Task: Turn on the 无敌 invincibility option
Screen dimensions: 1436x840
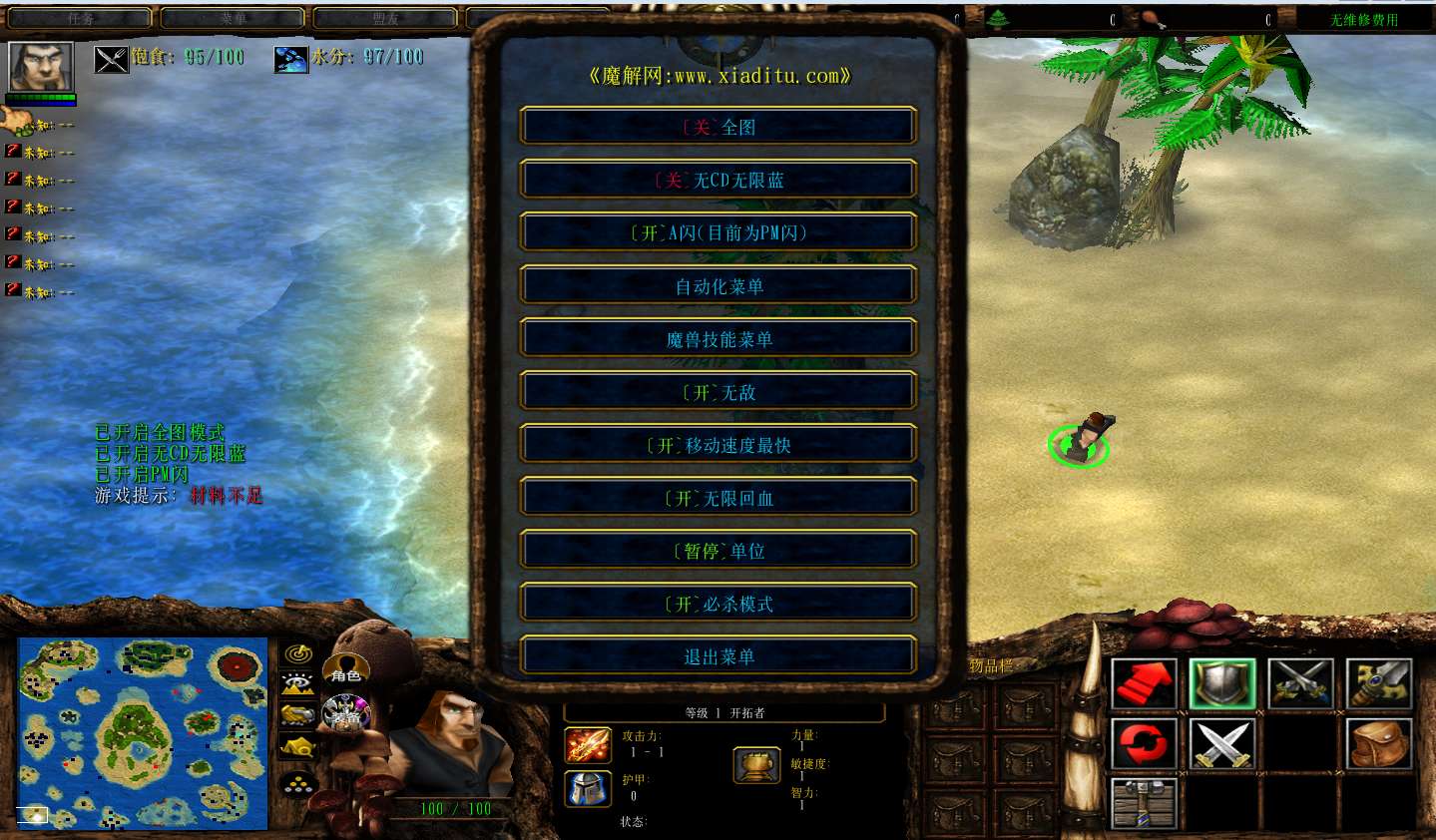Action: (x=718, y=392)
